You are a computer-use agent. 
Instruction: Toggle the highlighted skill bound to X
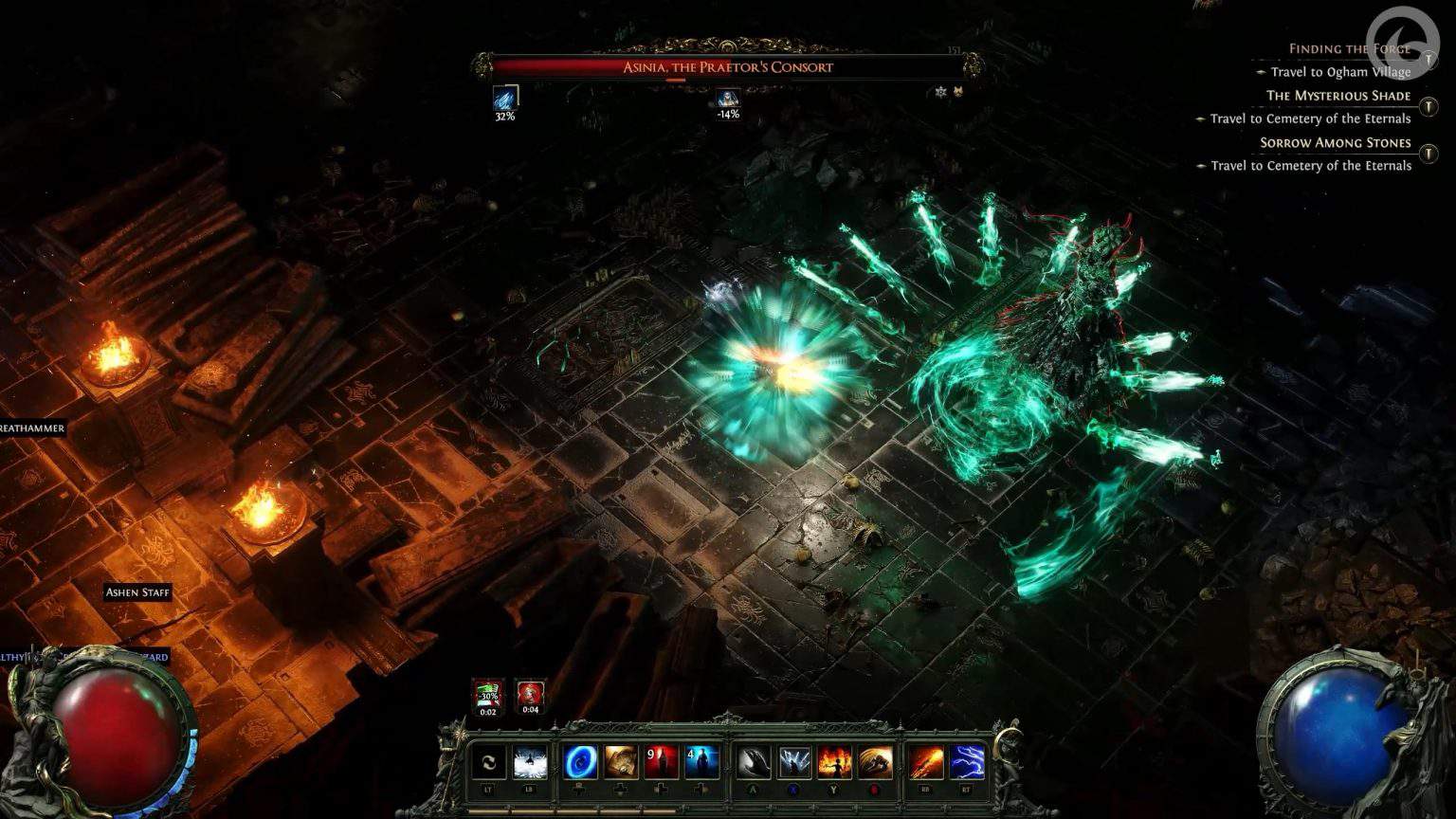[793, 763]
